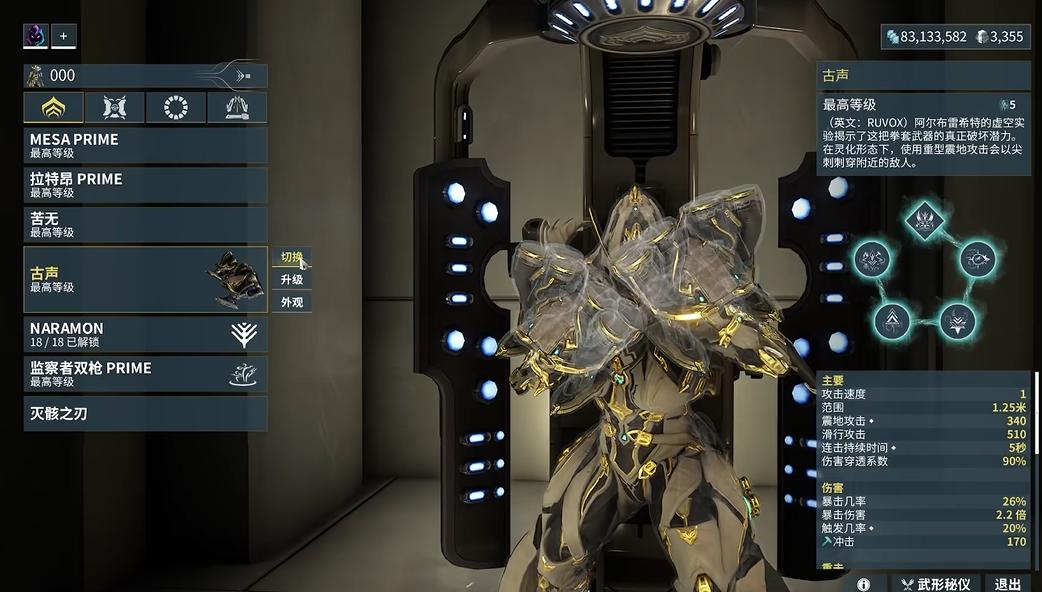
Task: Select the diamond-shaped top evolution node
Action: coord(925,218)
